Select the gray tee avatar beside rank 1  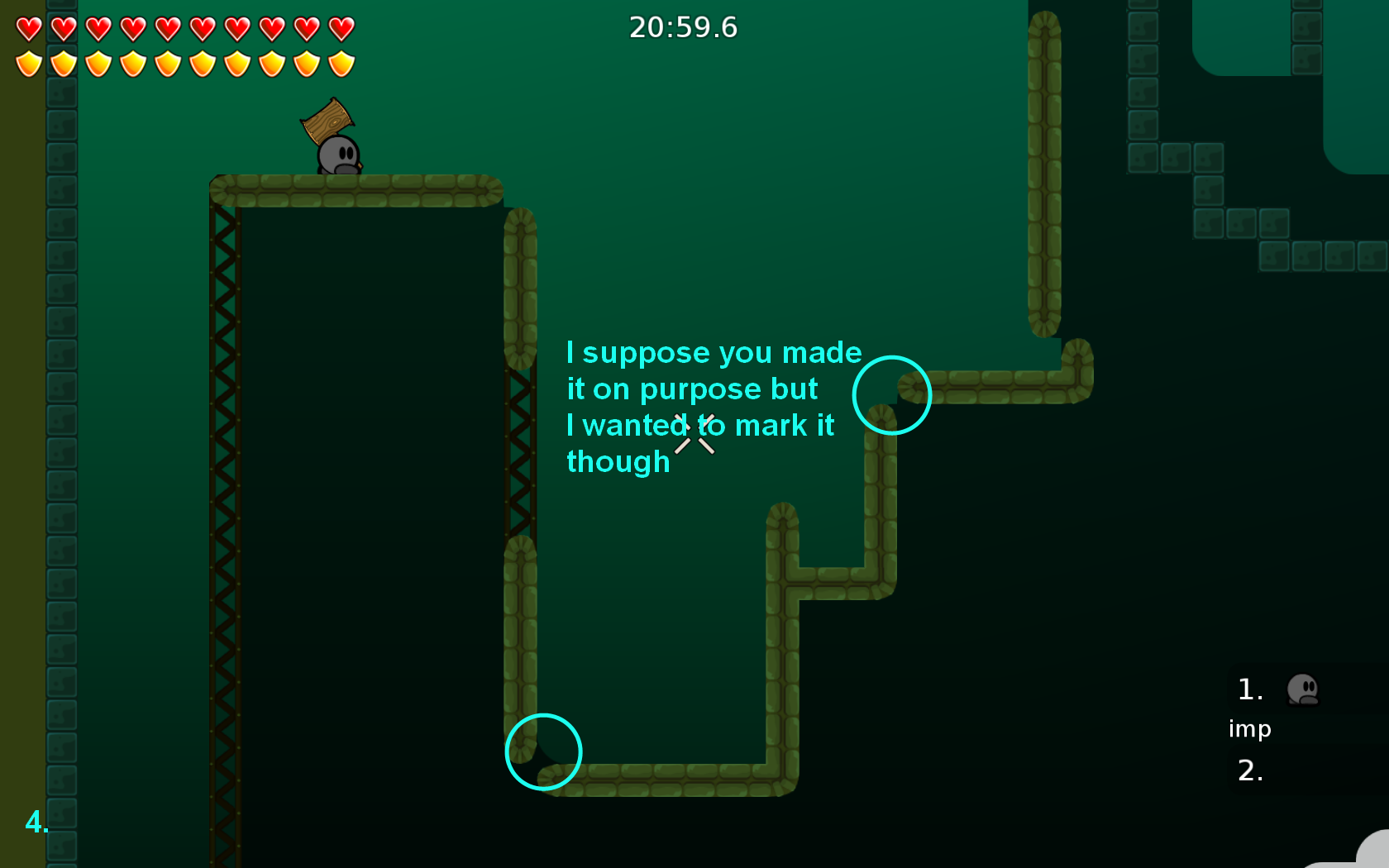pos(1302,691)
